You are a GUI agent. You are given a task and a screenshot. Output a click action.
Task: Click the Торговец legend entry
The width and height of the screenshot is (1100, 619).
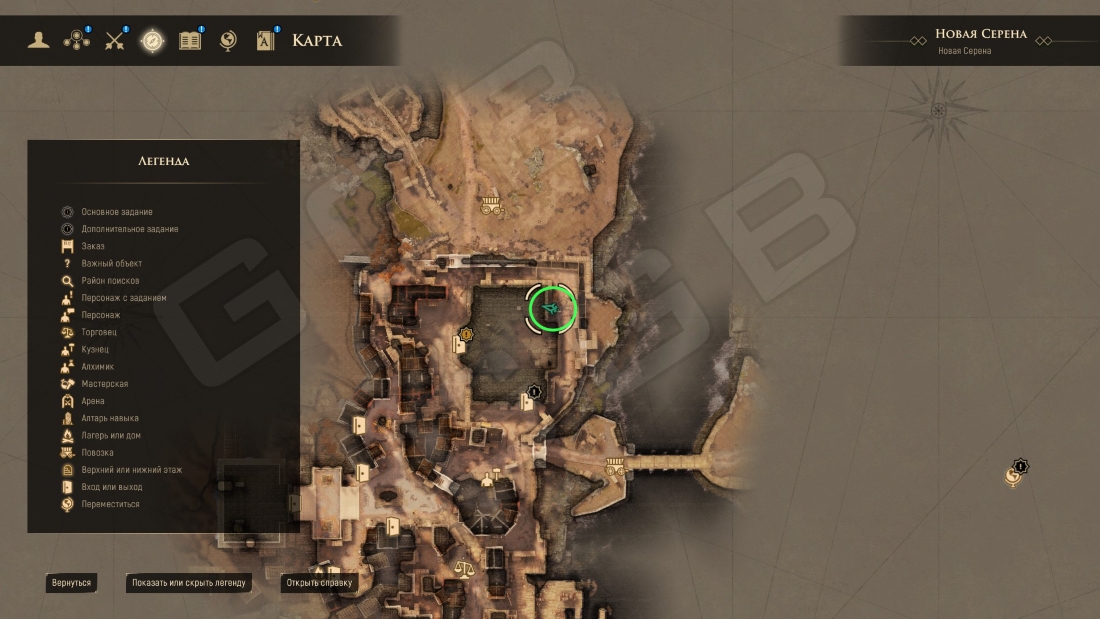point(100,332)
